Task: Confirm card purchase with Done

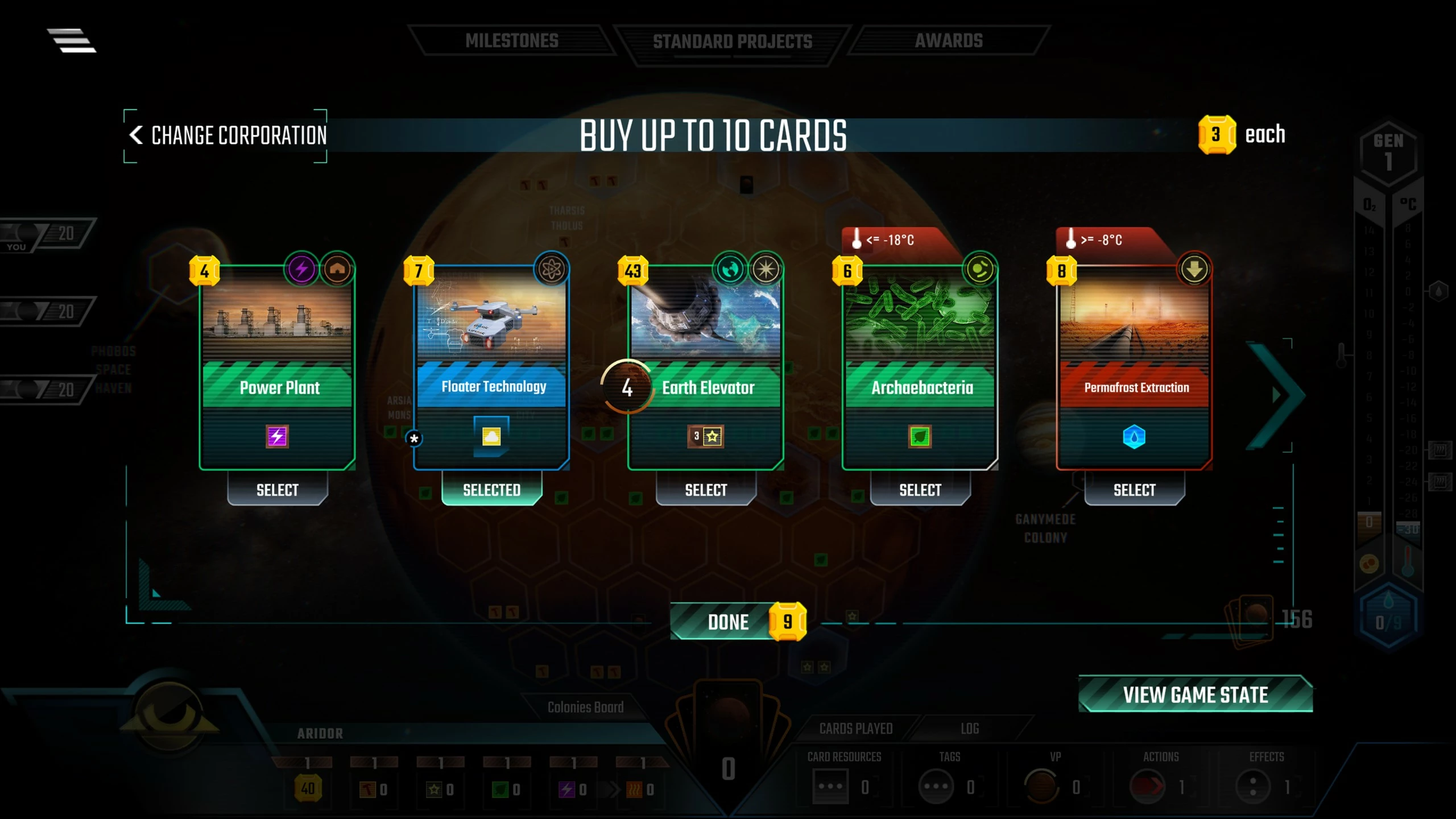Action: tap(728, 622)
